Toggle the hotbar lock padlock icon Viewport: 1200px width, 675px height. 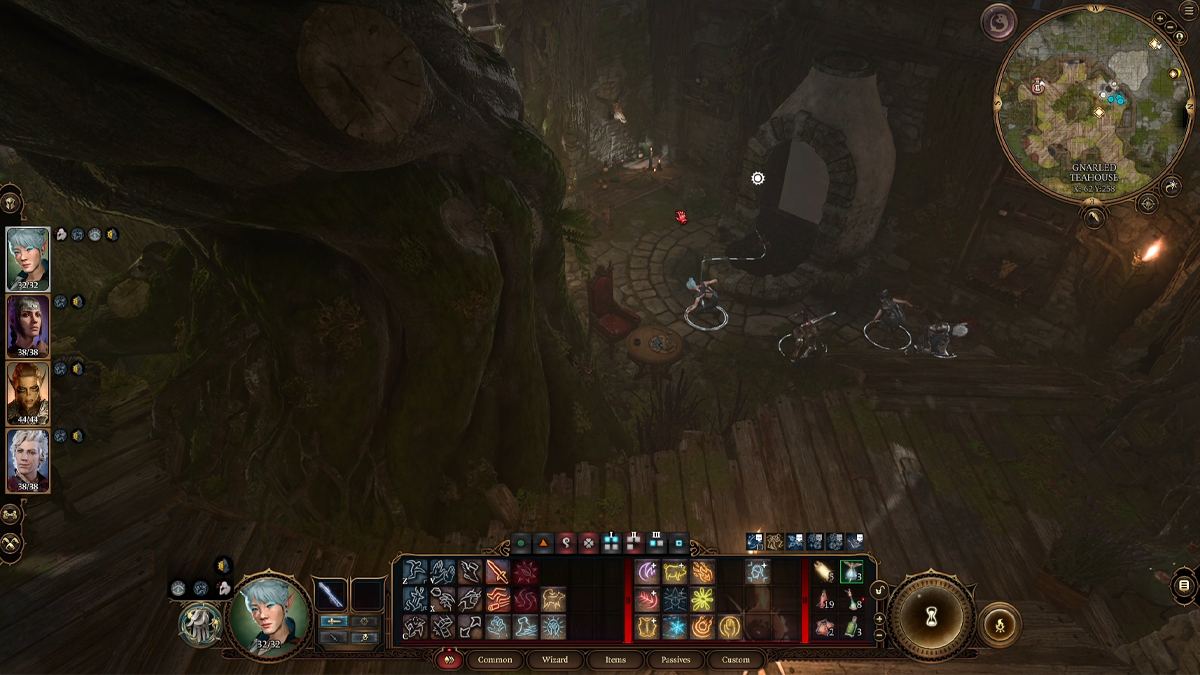pos(880,591)
